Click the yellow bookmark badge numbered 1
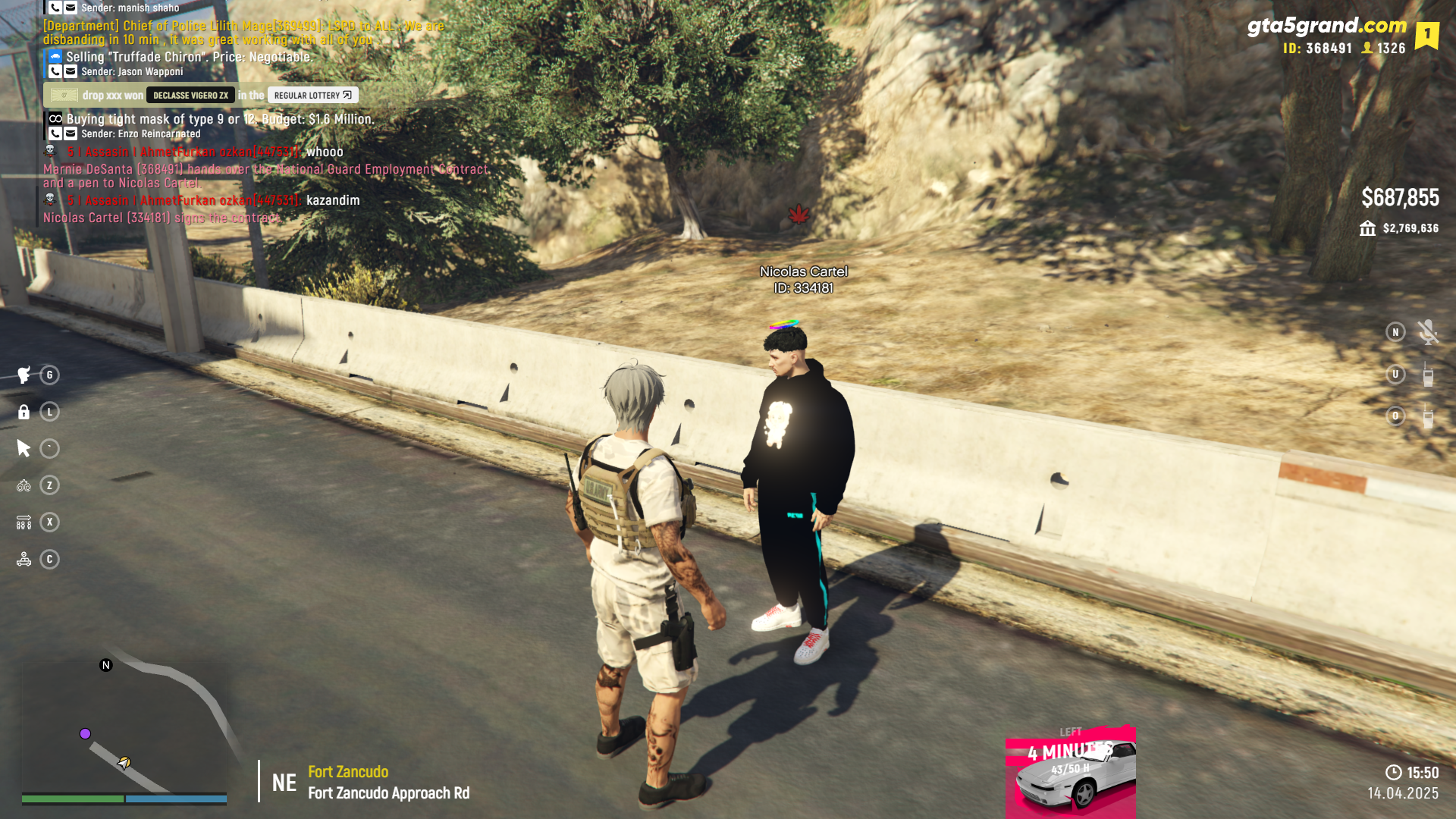 tap(1426, 34)
